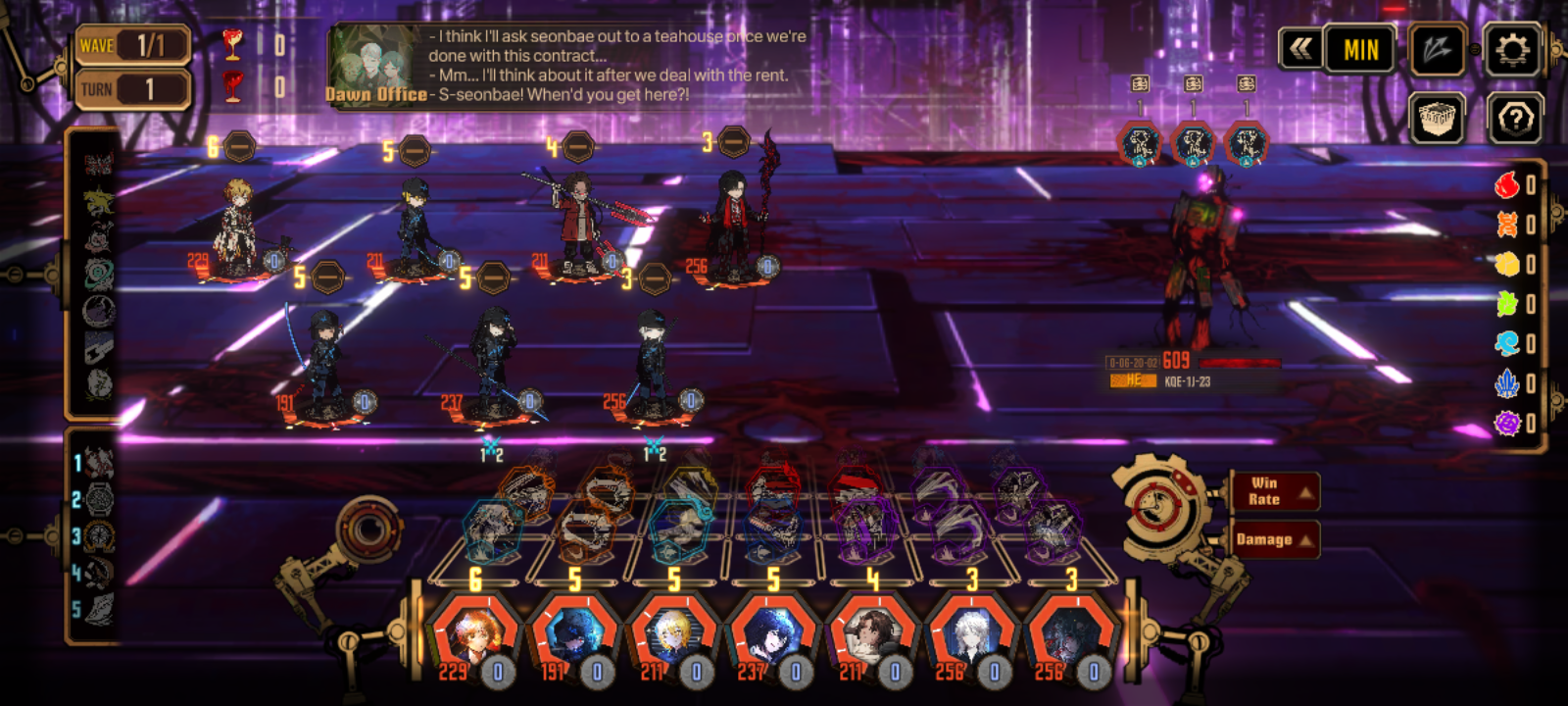Screen dimensions: 1568x706
Task: Select the blonde sinner portrait
Action: (672, 637)
